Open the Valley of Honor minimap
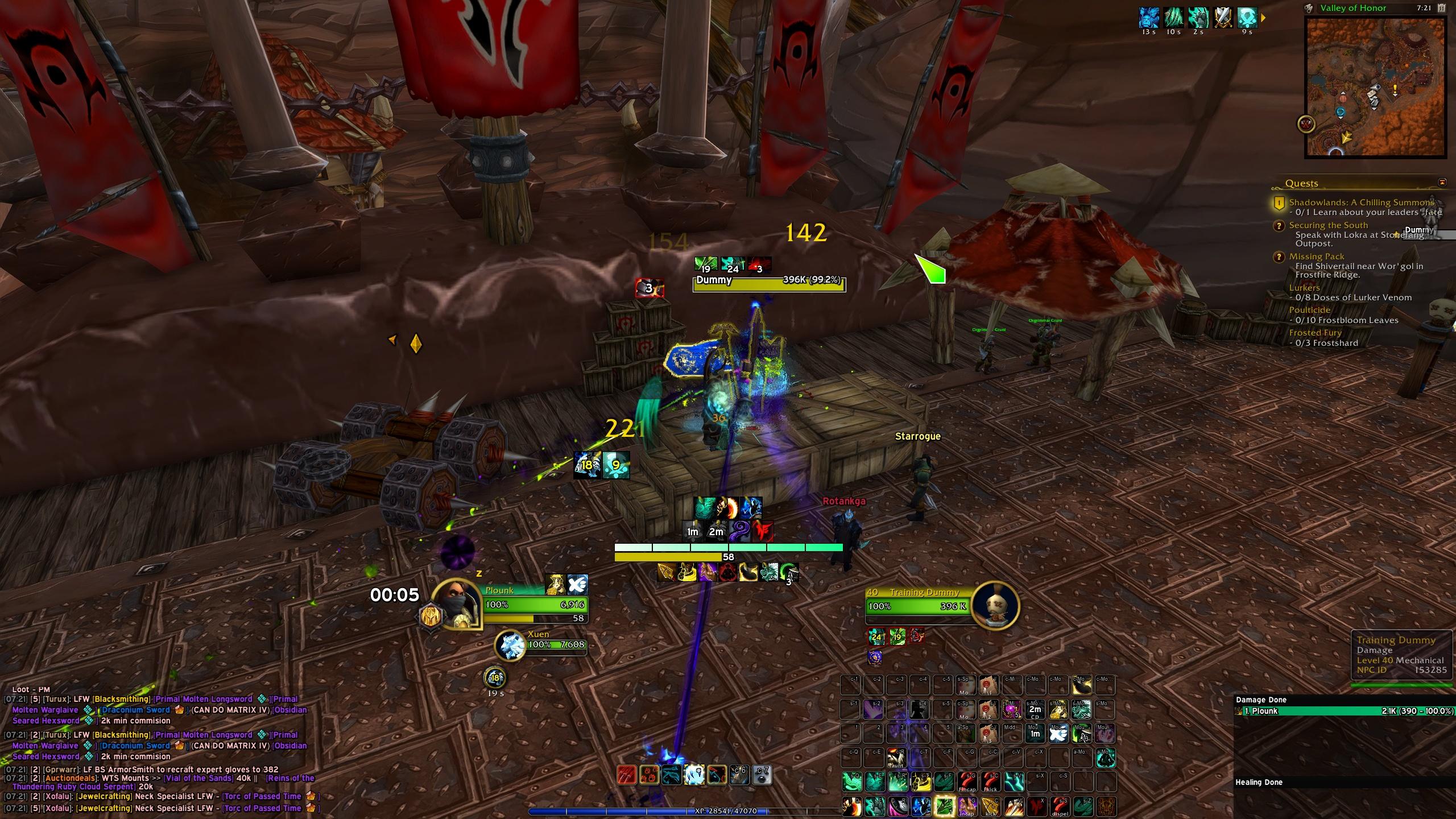The height and width of the screenshot is (819, 1456). (x=1375, y=86)
